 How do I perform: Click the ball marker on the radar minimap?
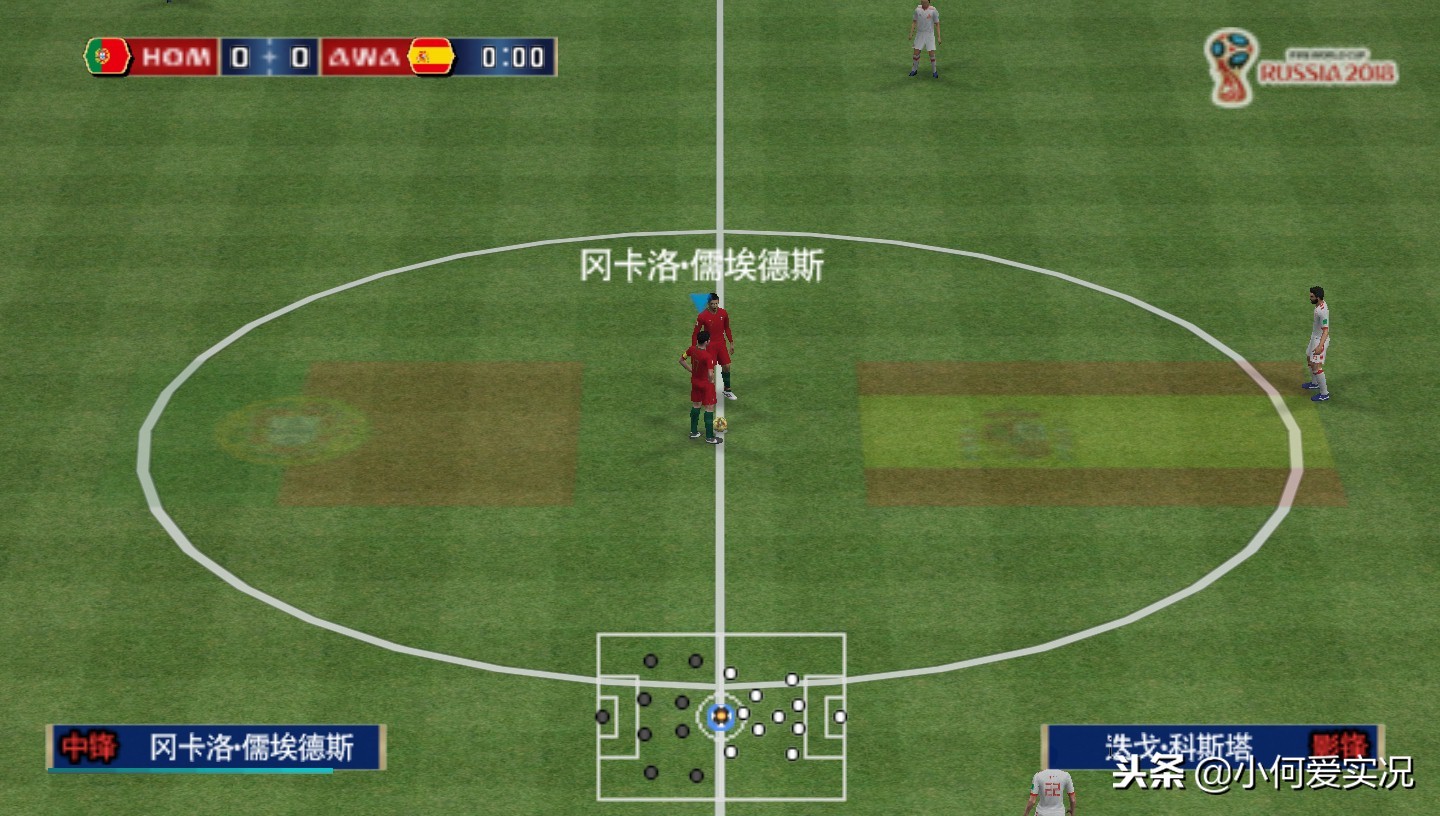point(720,714)
